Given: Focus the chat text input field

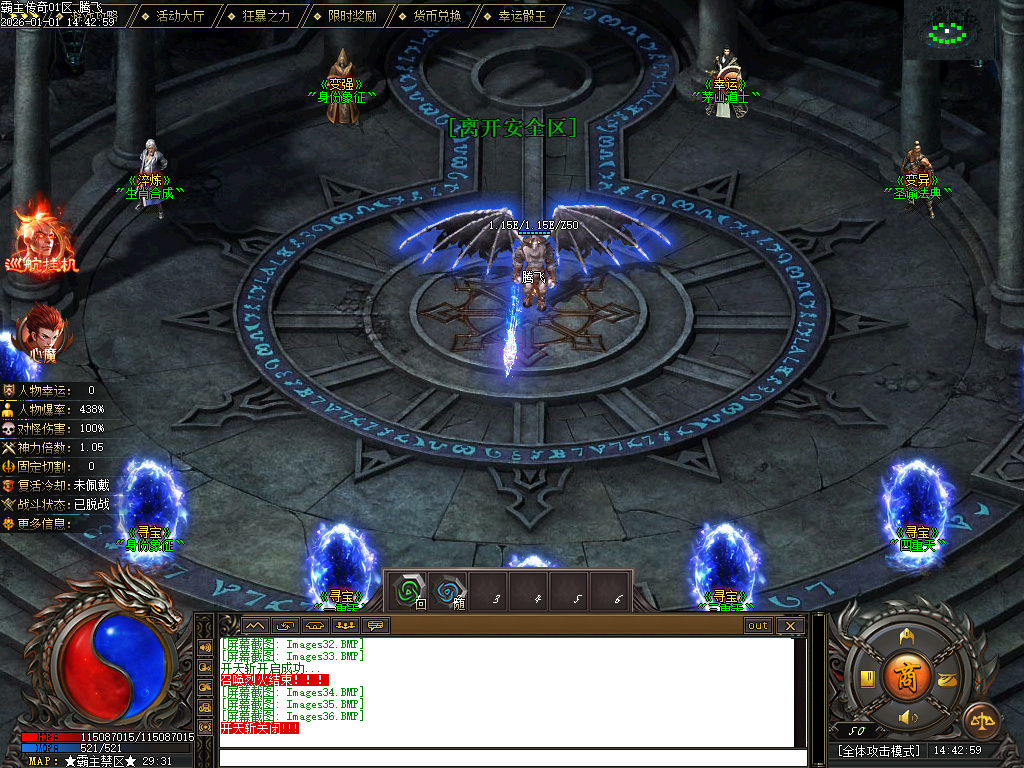Looking at the screenshot, I should (x=510, y=757).
